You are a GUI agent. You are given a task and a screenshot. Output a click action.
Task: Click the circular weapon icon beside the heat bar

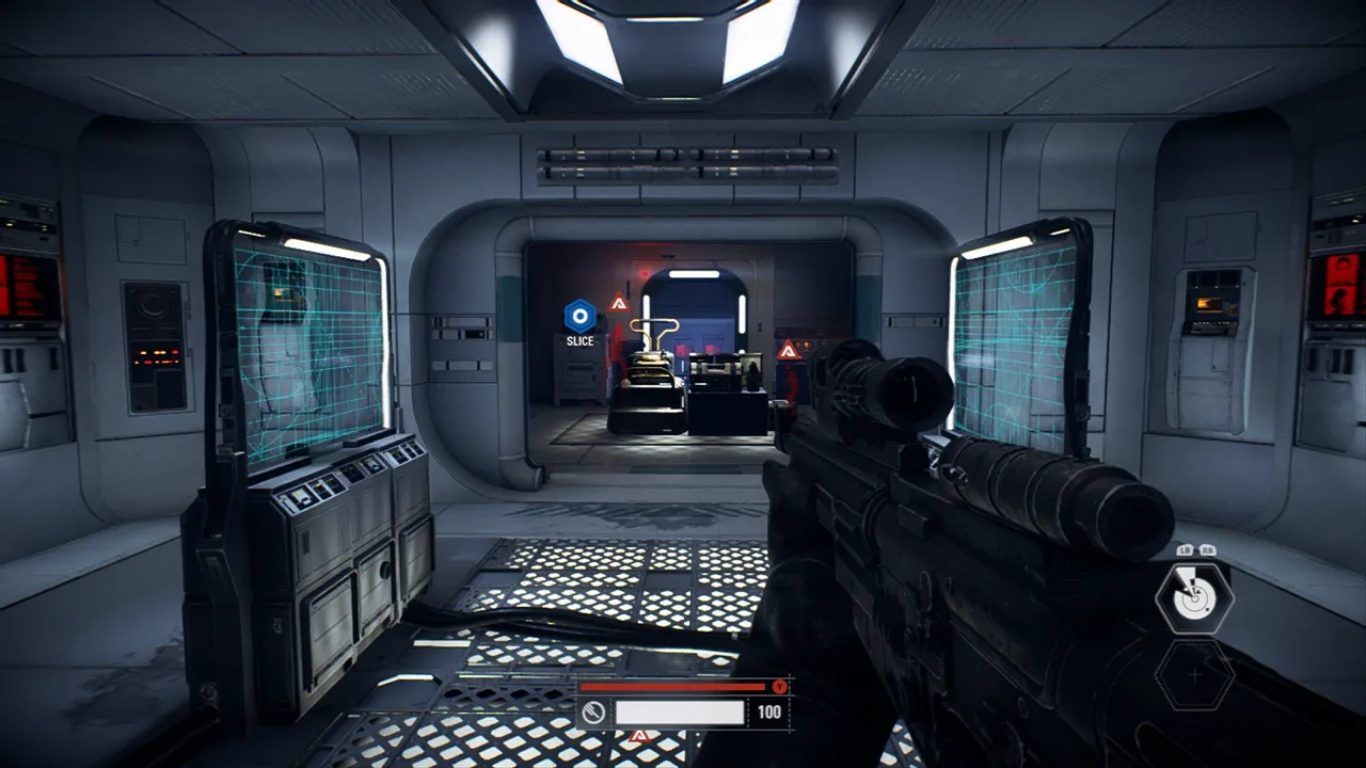(x=593, y=712)
